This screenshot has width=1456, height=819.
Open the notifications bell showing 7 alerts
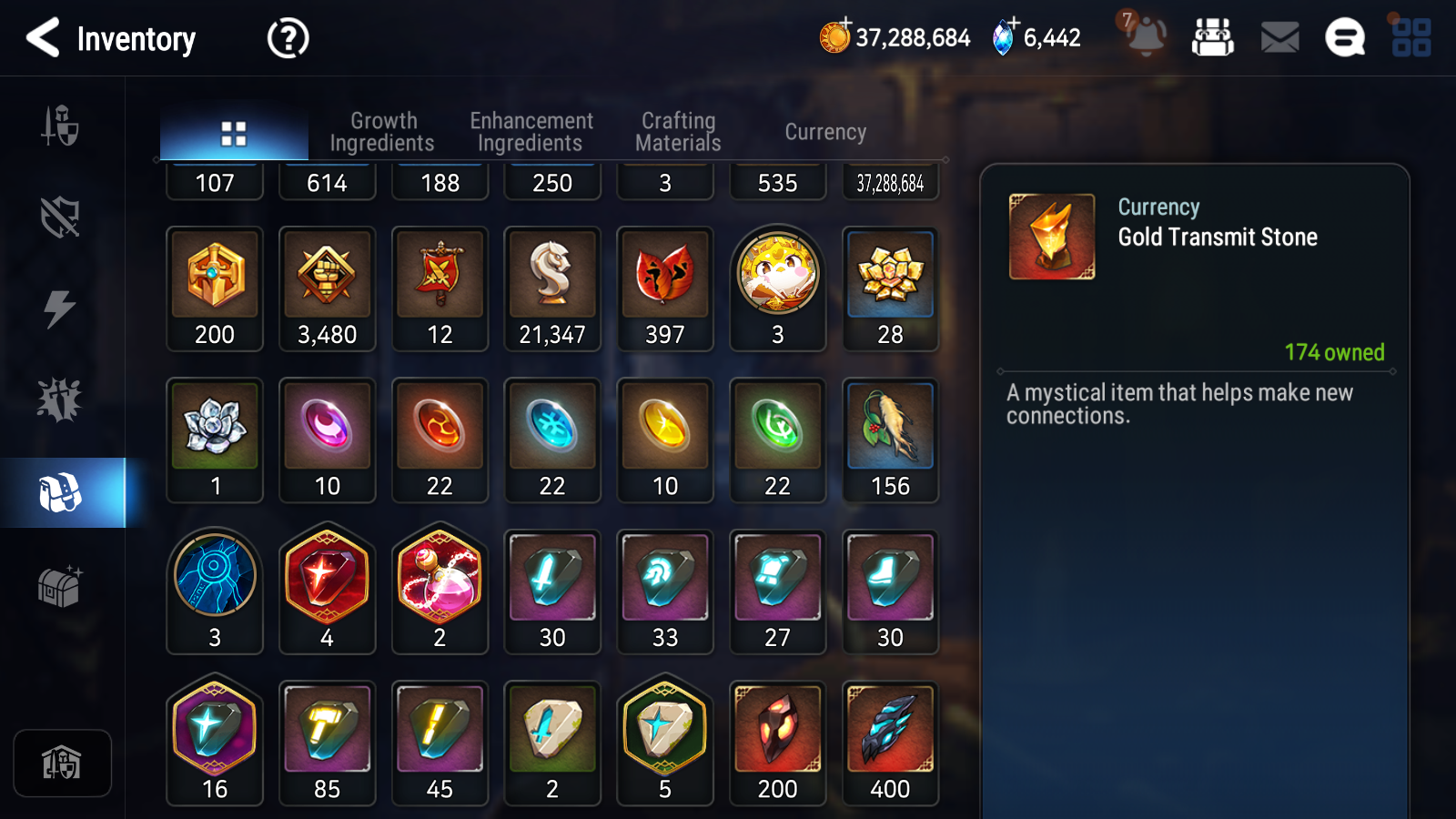[1146, 37]
